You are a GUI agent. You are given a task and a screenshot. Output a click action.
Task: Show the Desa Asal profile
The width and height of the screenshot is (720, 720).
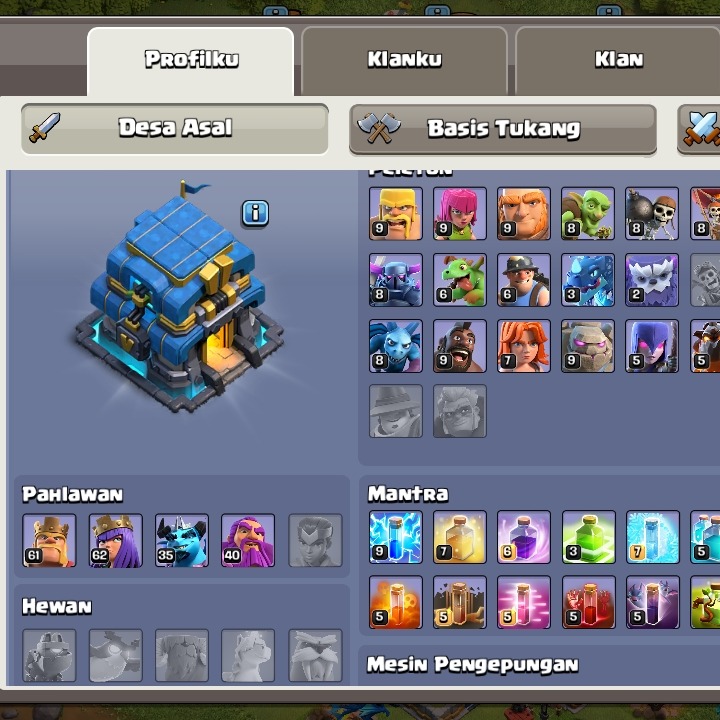tap(175, 128)
